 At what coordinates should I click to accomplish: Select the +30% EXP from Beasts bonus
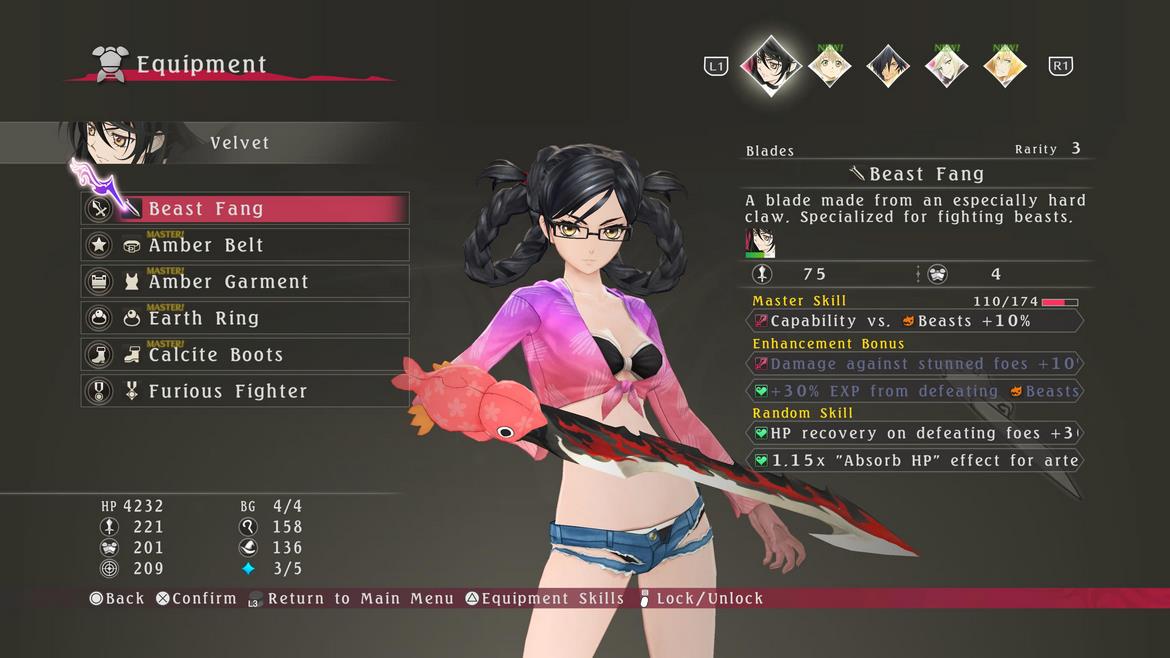click(915, 391)
